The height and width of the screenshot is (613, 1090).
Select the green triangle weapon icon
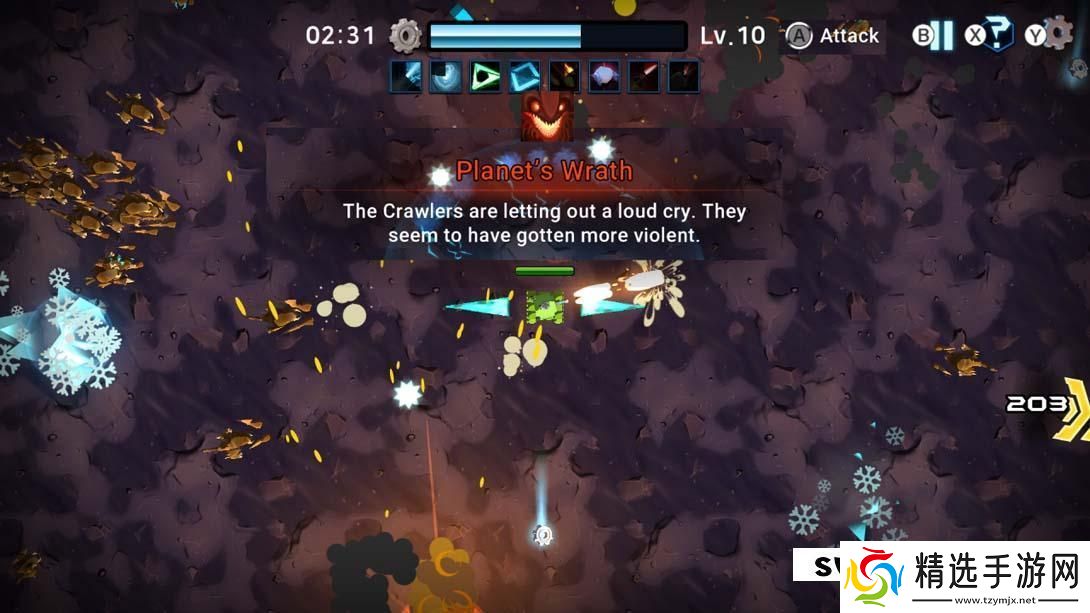point(485,76)
